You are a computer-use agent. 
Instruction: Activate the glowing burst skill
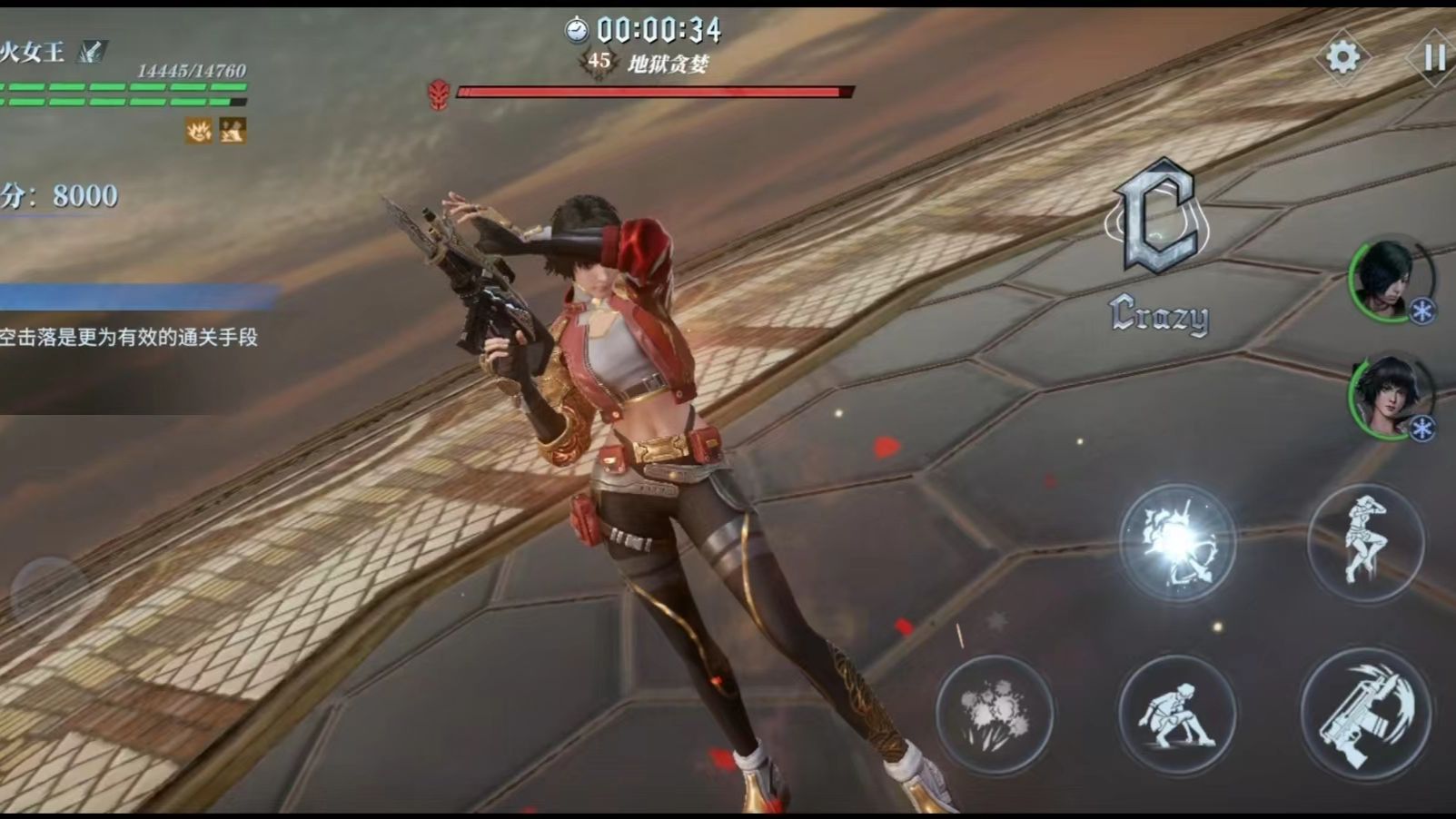coord(1177,542)
